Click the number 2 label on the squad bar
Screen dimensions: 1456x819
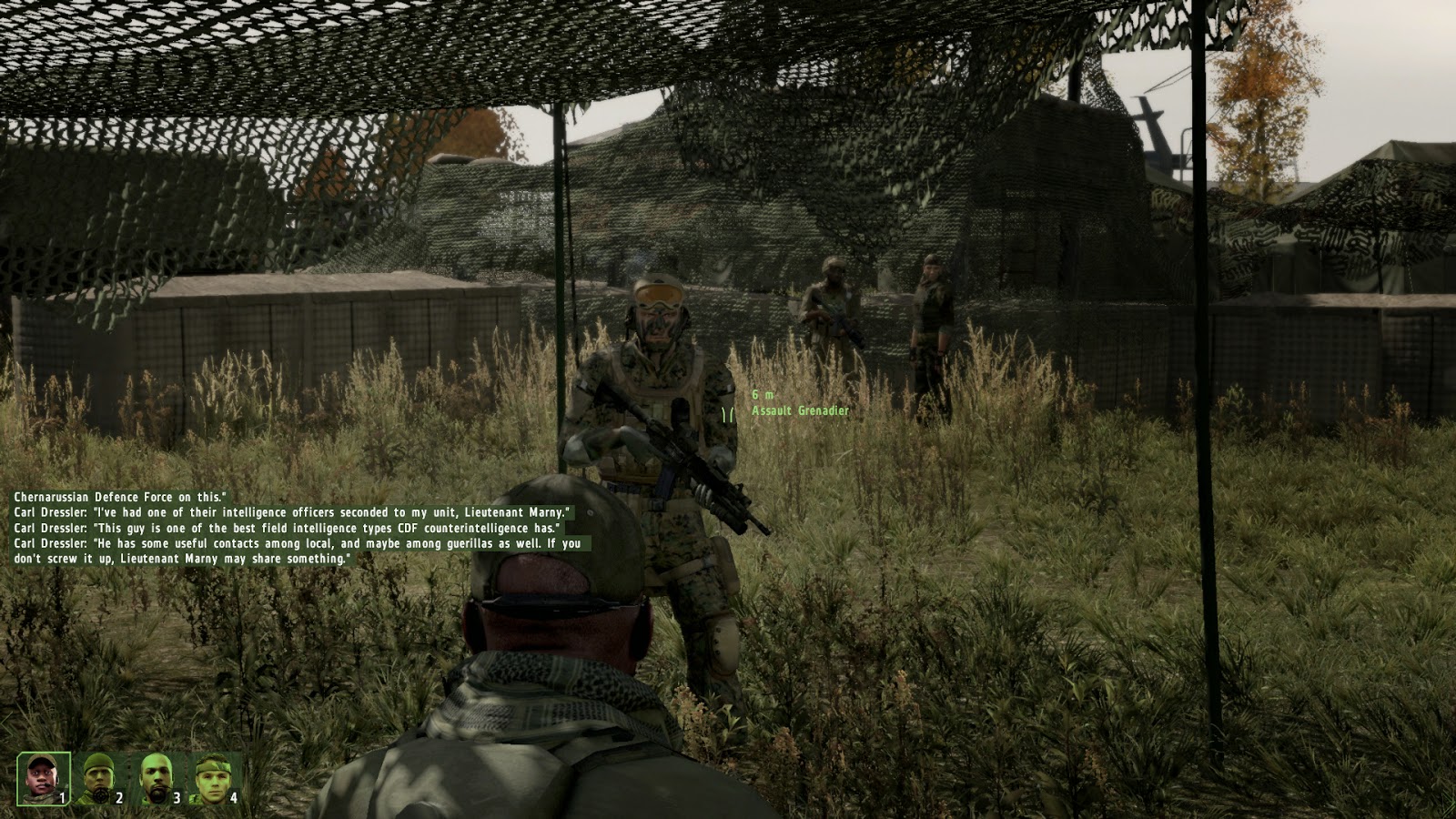pos(118,797)
